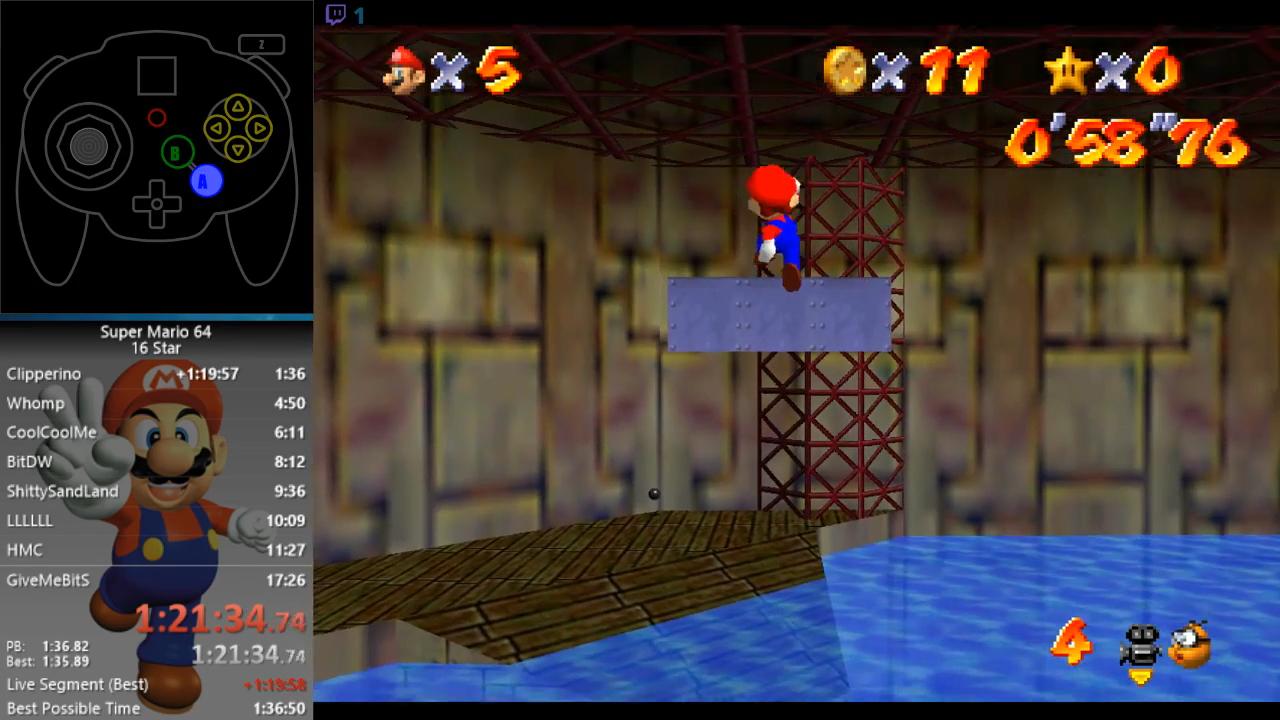The width and height of the screenshot is (1280, 720).
Task: Select the yellow camera icon
Action: pos(1139,648)
